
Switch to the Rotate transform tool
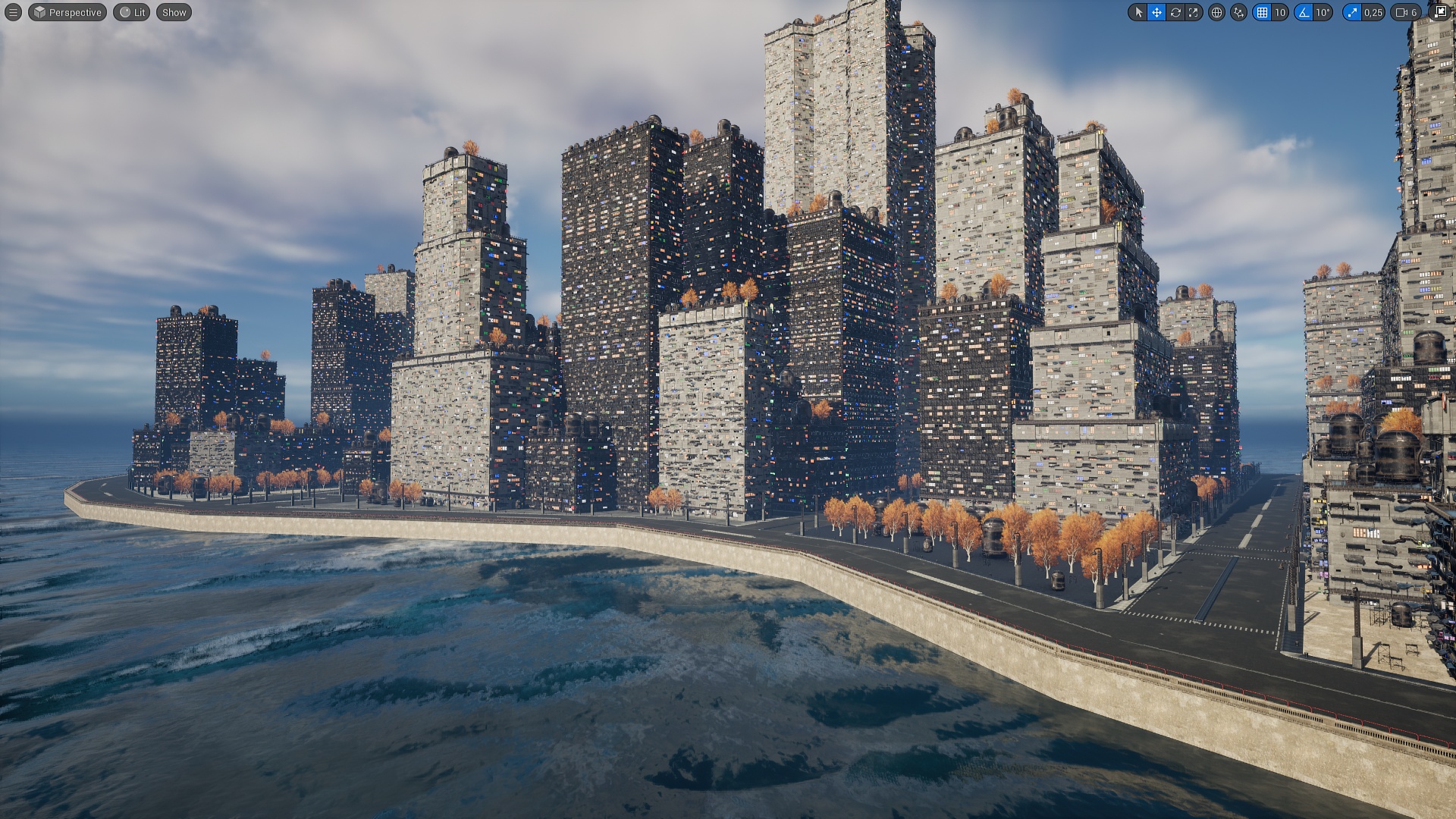pyautogui.click(x=1175, y=12)
